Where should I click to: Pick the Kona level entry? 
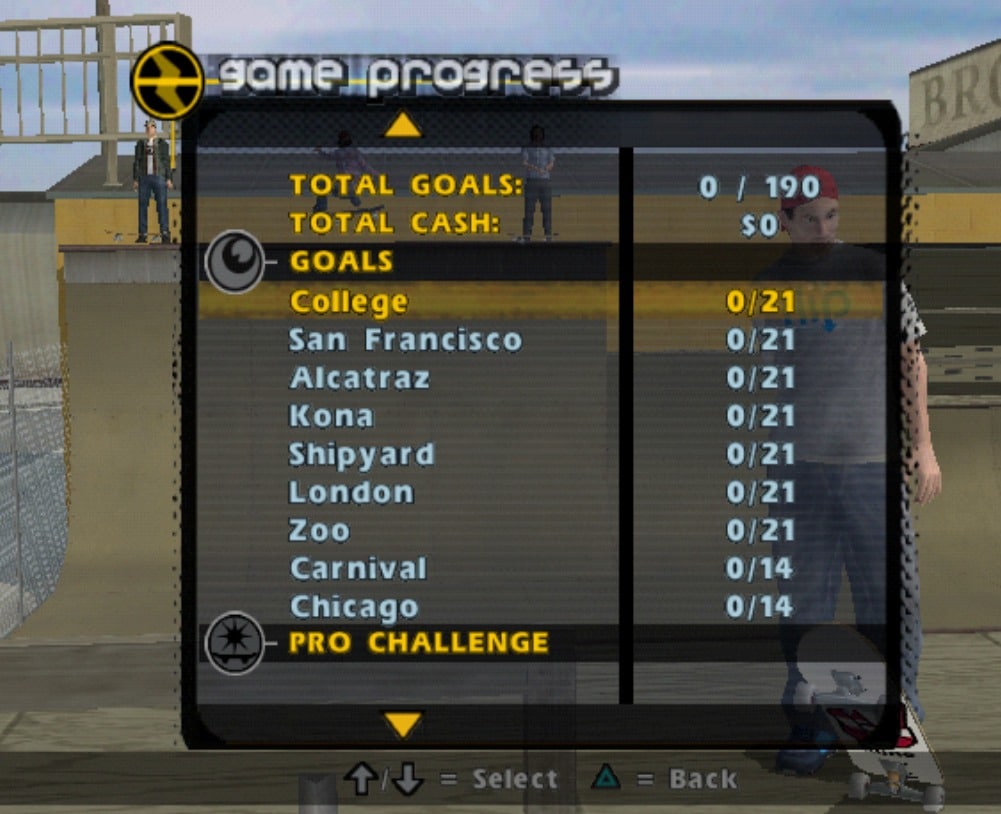331,416
